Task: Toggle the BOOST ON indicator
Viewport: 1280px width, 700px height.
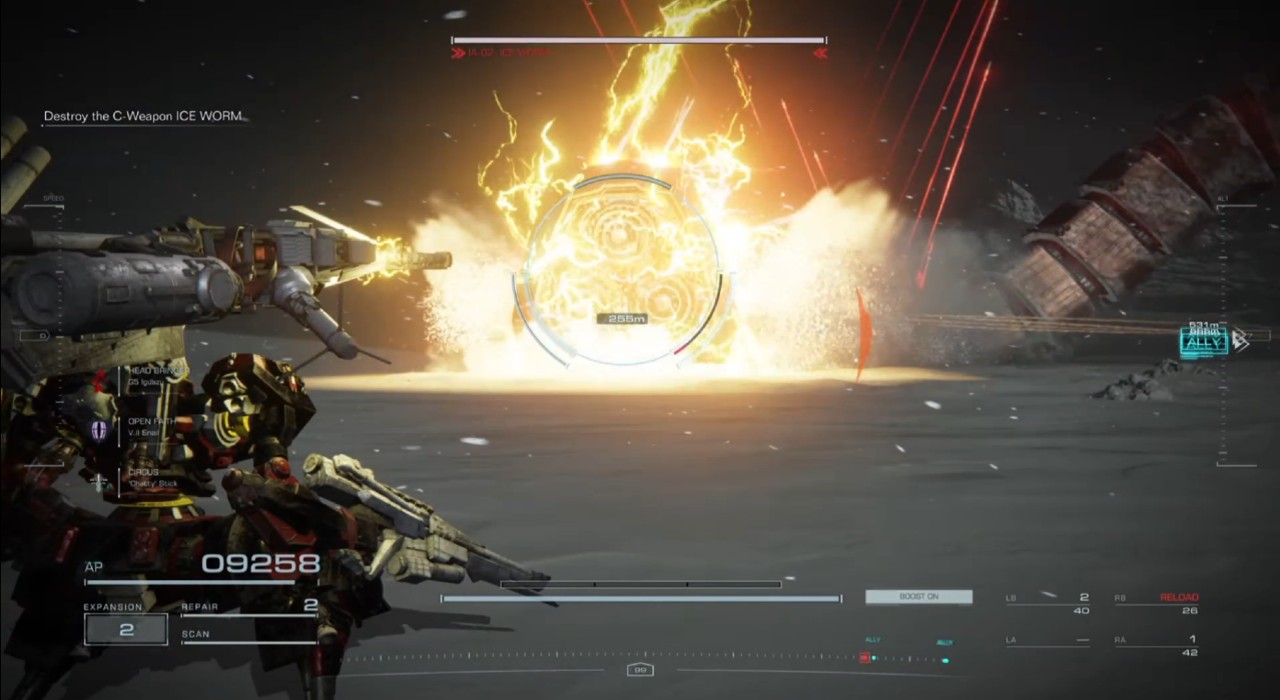Action: tap(918, 597)
